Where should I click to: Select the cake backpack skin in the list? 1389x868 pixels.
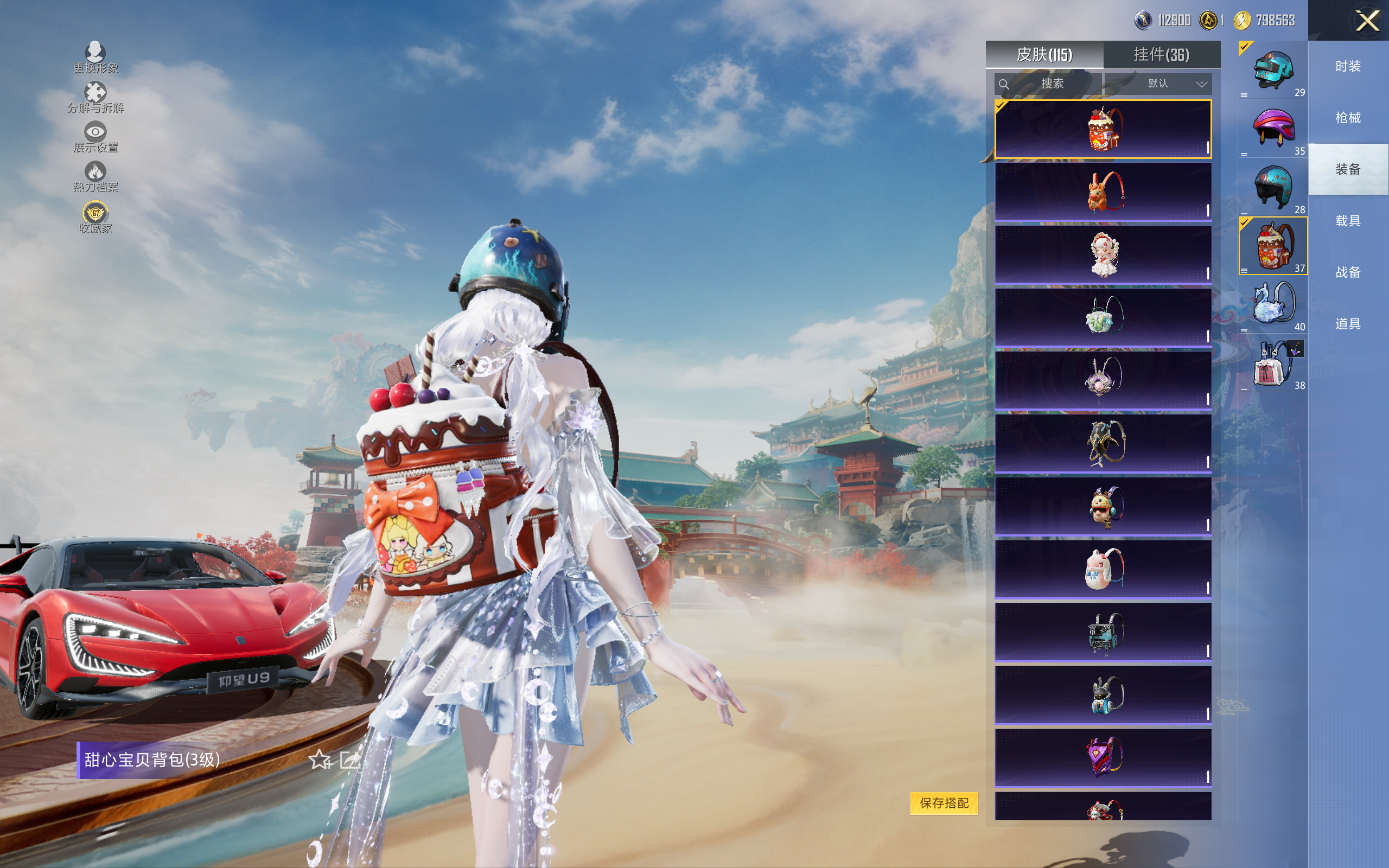click(x=1103, y=129)
